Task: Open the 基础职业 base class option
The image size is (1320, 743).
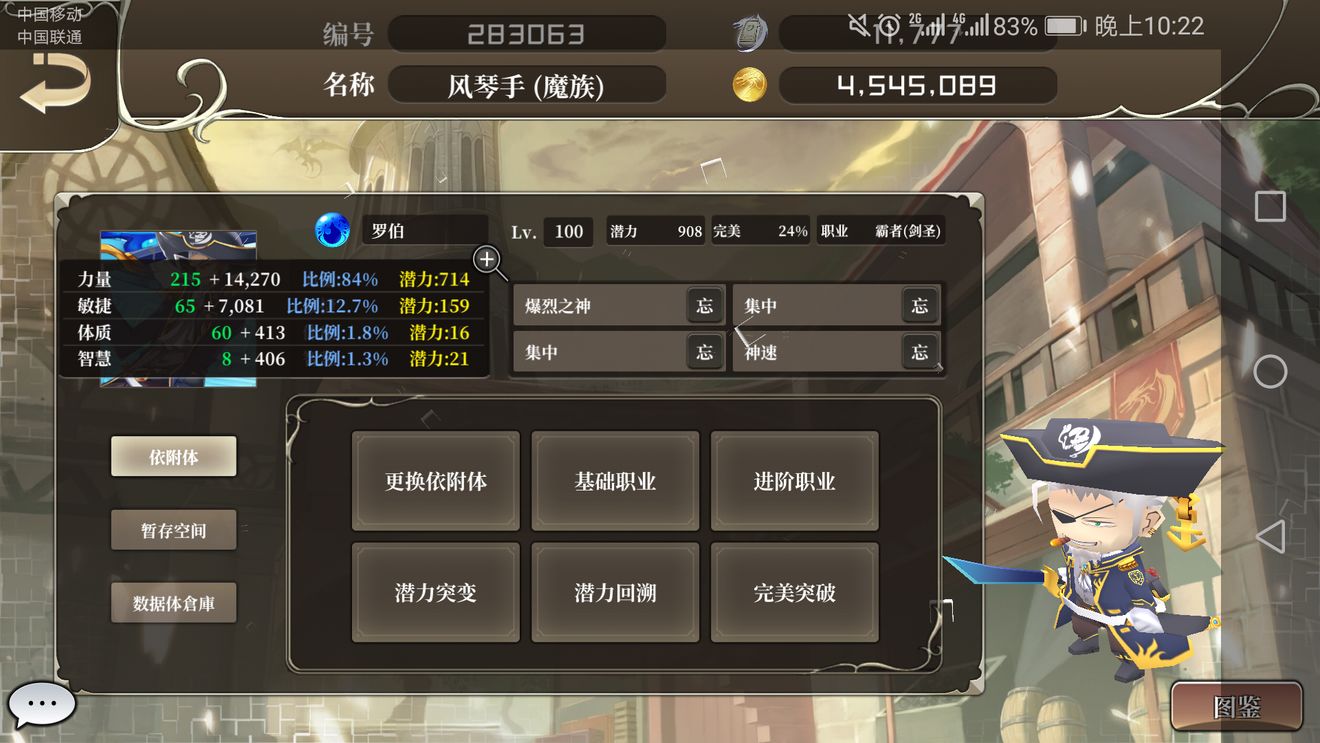Action: (615, 481)
